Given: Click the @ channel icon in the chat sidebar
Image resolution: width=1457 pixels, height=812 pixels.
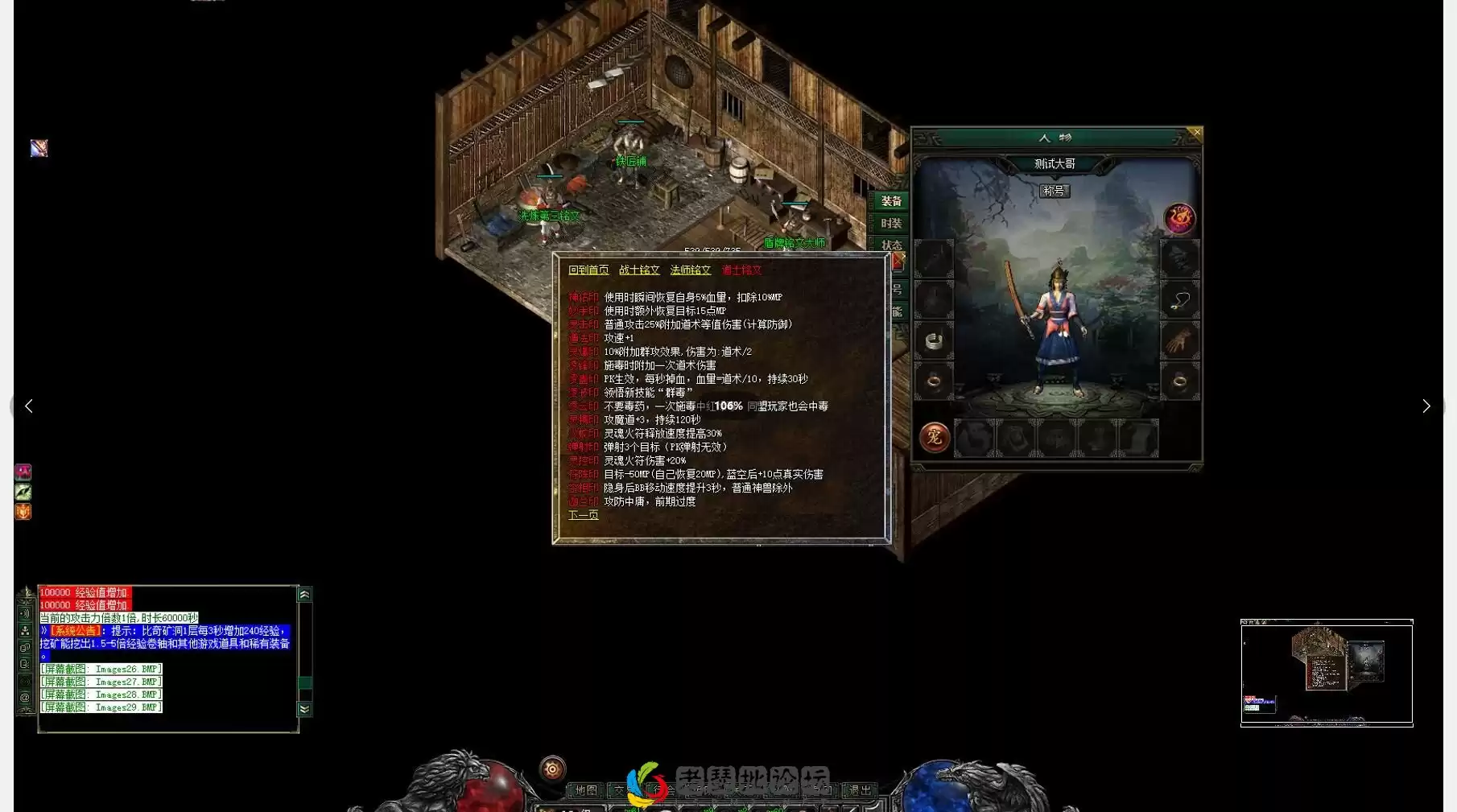Looking at the screenshot, I should click(25, 695).
